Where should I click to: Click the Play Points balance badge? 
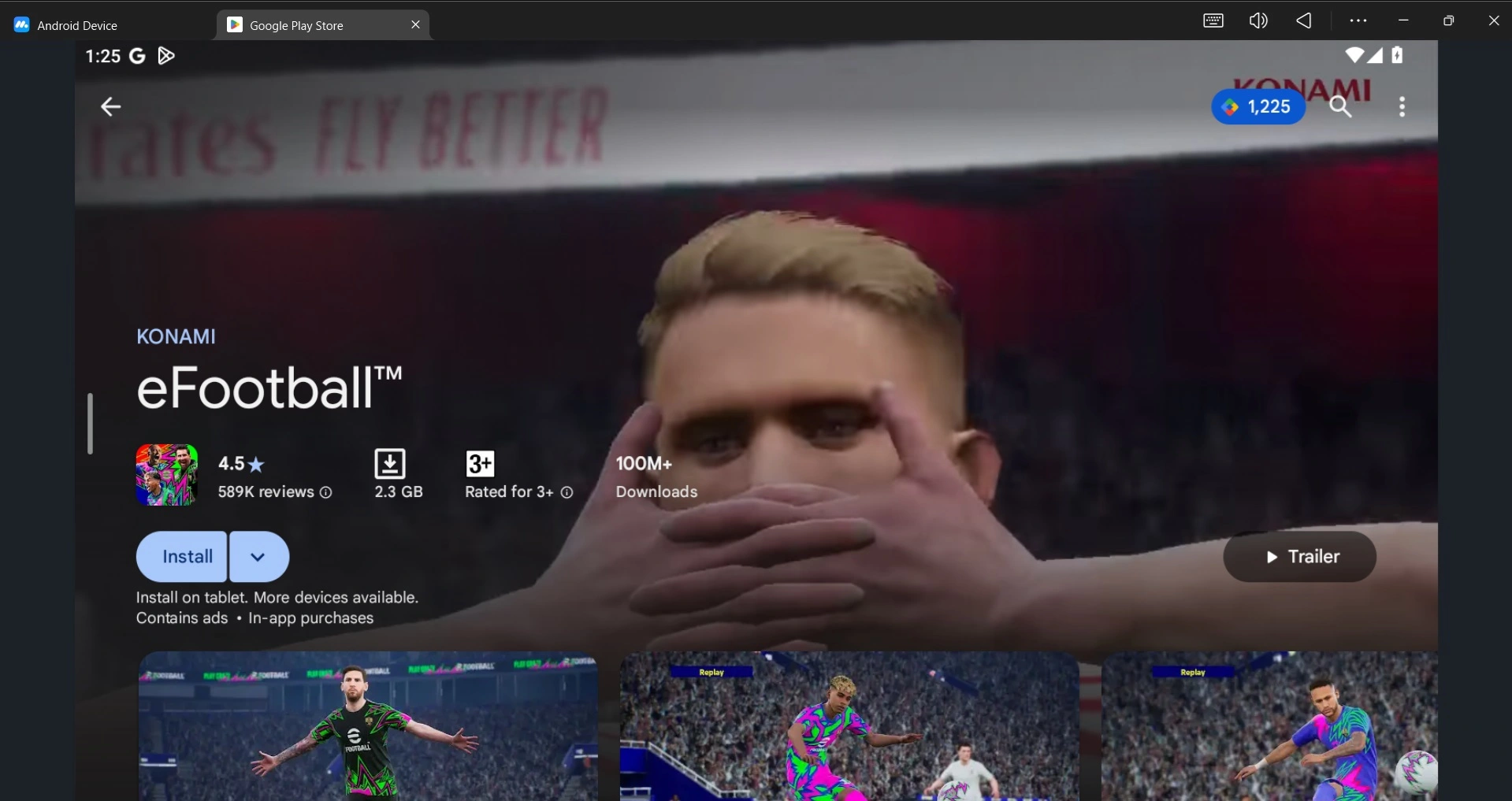click(1258, 107)
